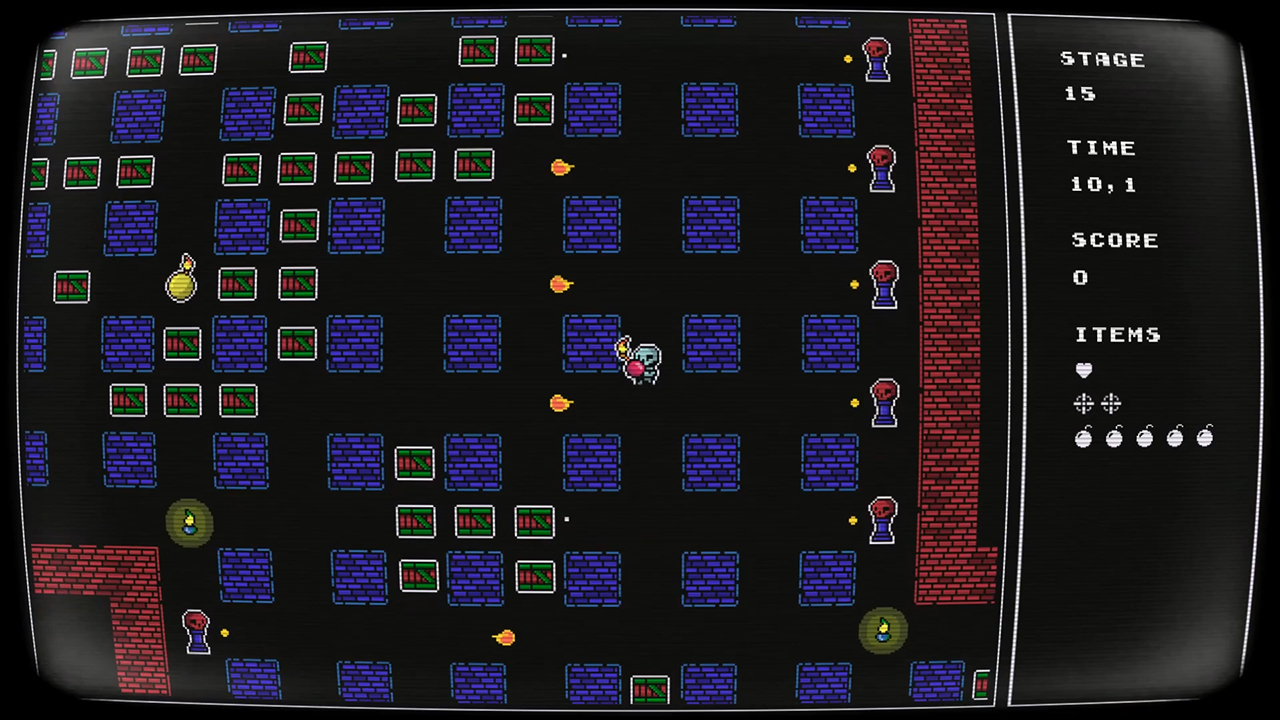This screenshot has width=1280, height=720.
Task: Click the glowing candle pickup near bottom-right
Action: tap(881, 630)
